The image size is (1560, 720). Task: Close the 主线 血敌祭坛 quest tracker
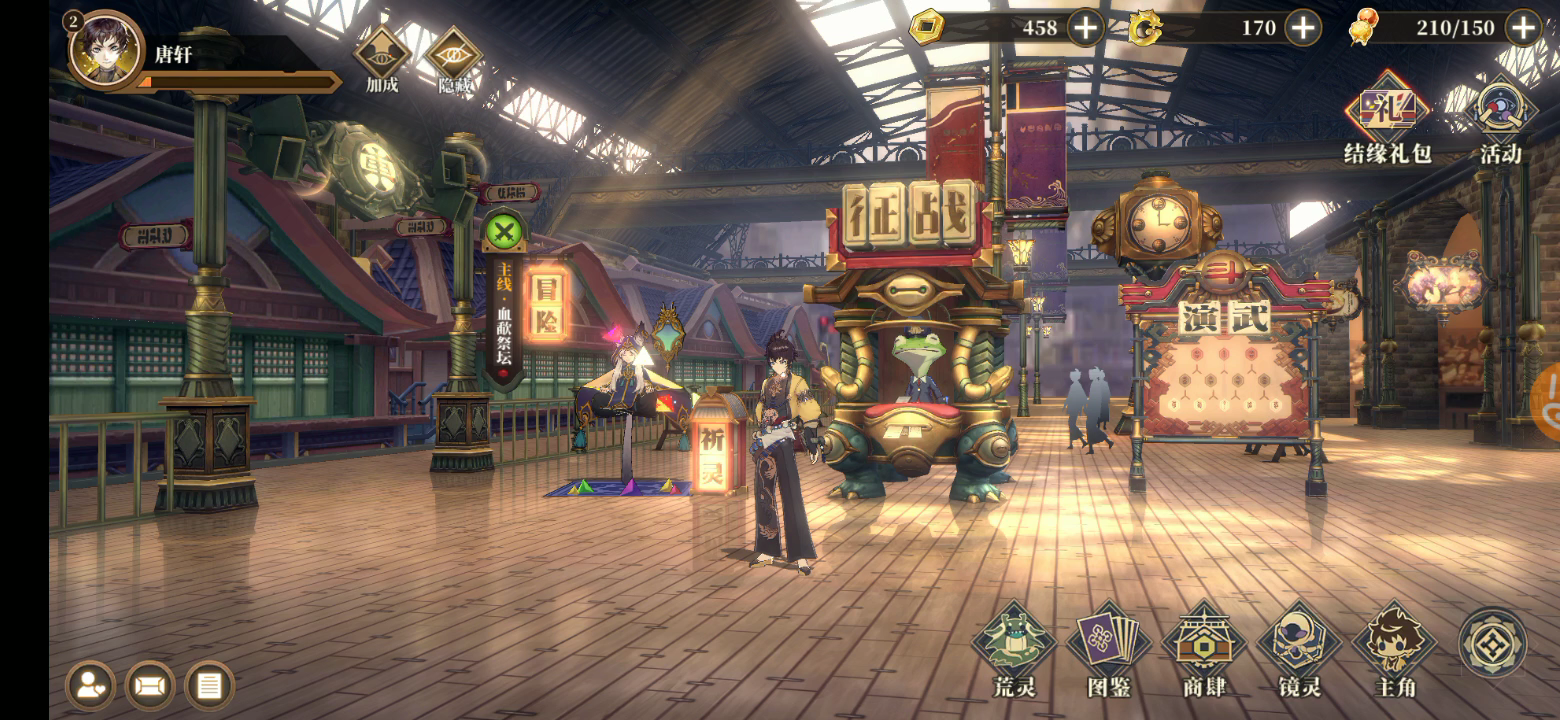point(505,234)
